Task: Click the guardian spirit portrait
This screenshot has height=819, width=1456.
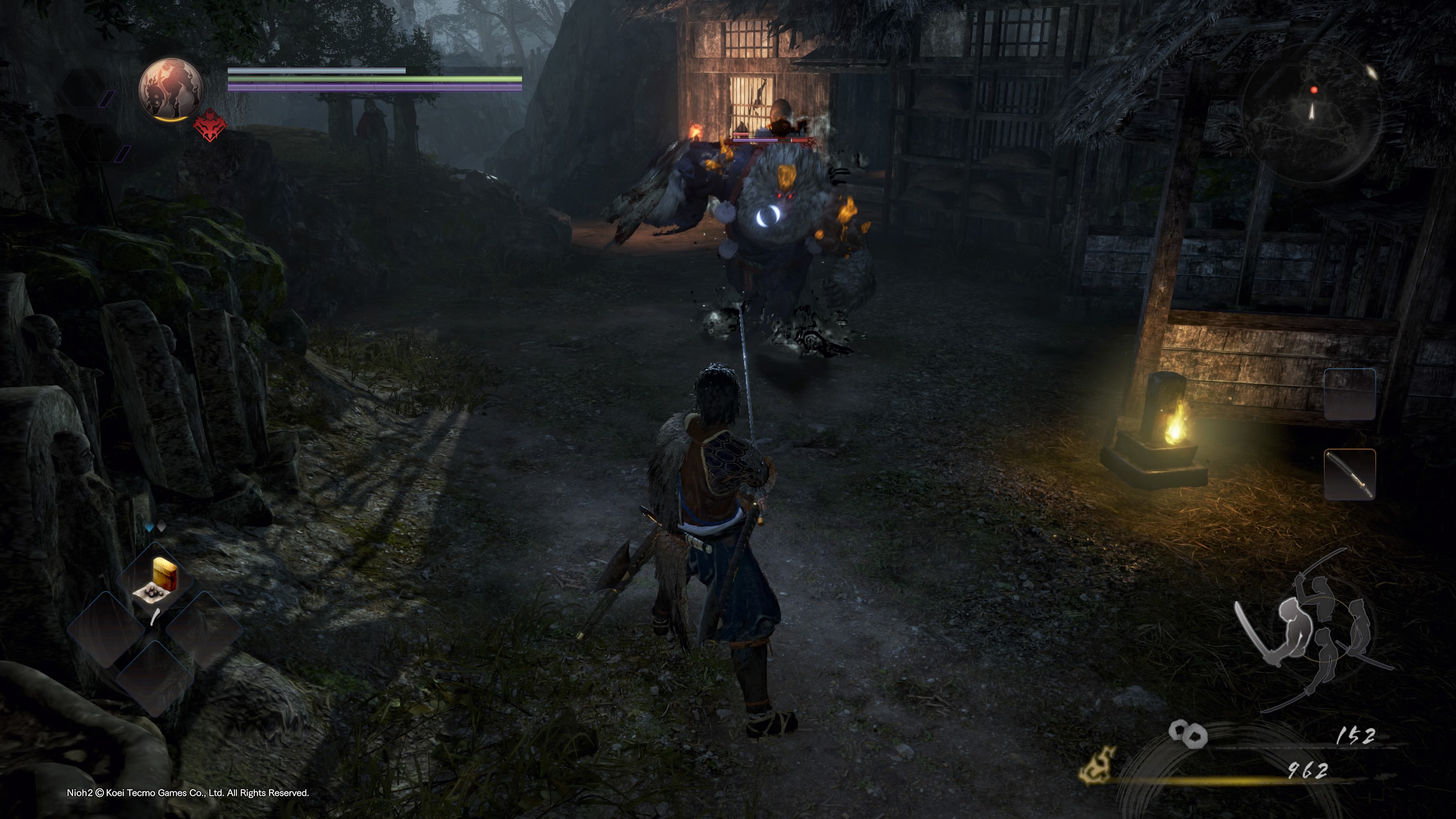Action: pos(171,89)
